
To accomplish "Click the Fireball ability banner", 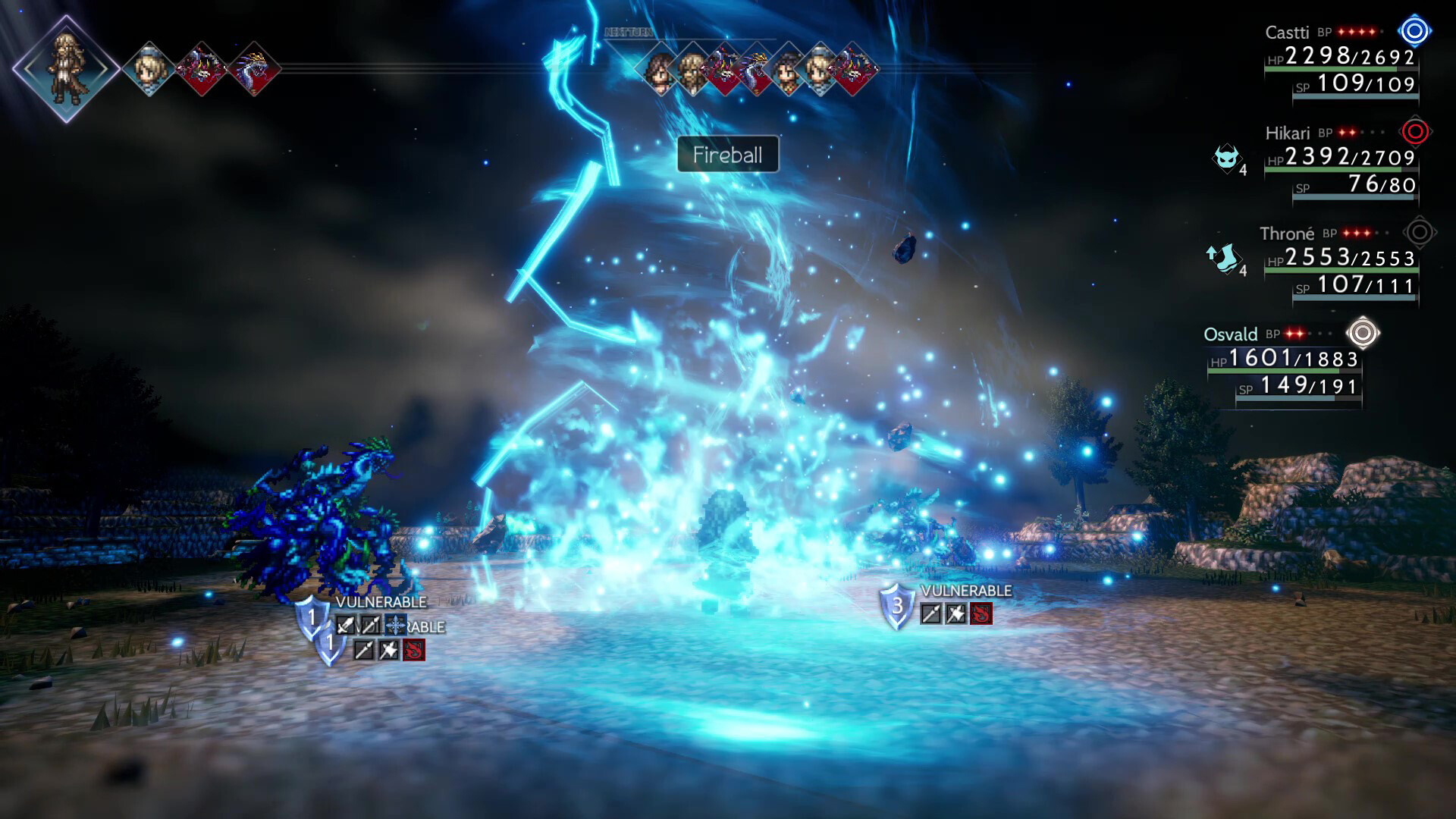I will [x=727, y=155].
